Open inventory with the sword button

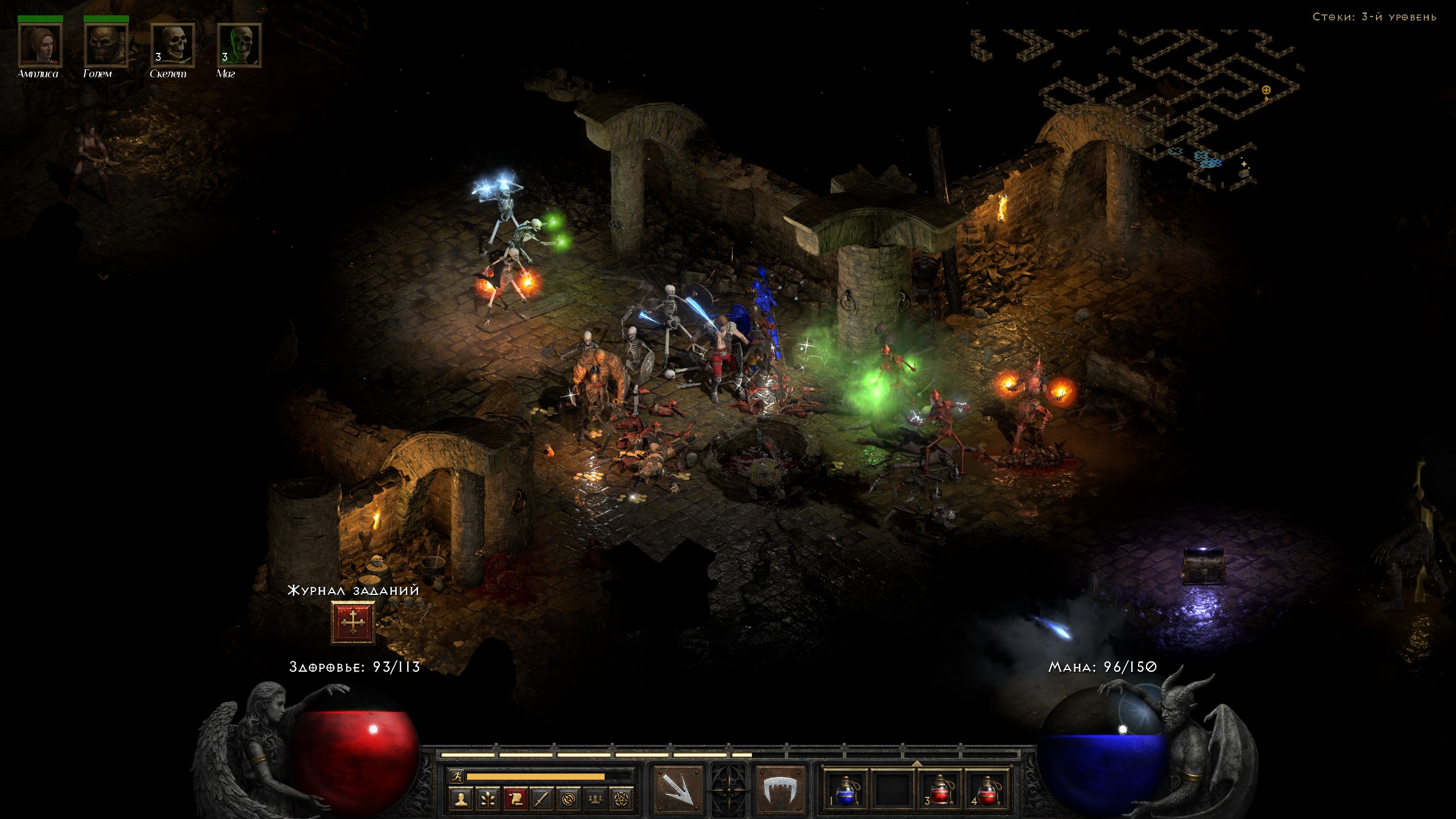[x=541, y=799]
